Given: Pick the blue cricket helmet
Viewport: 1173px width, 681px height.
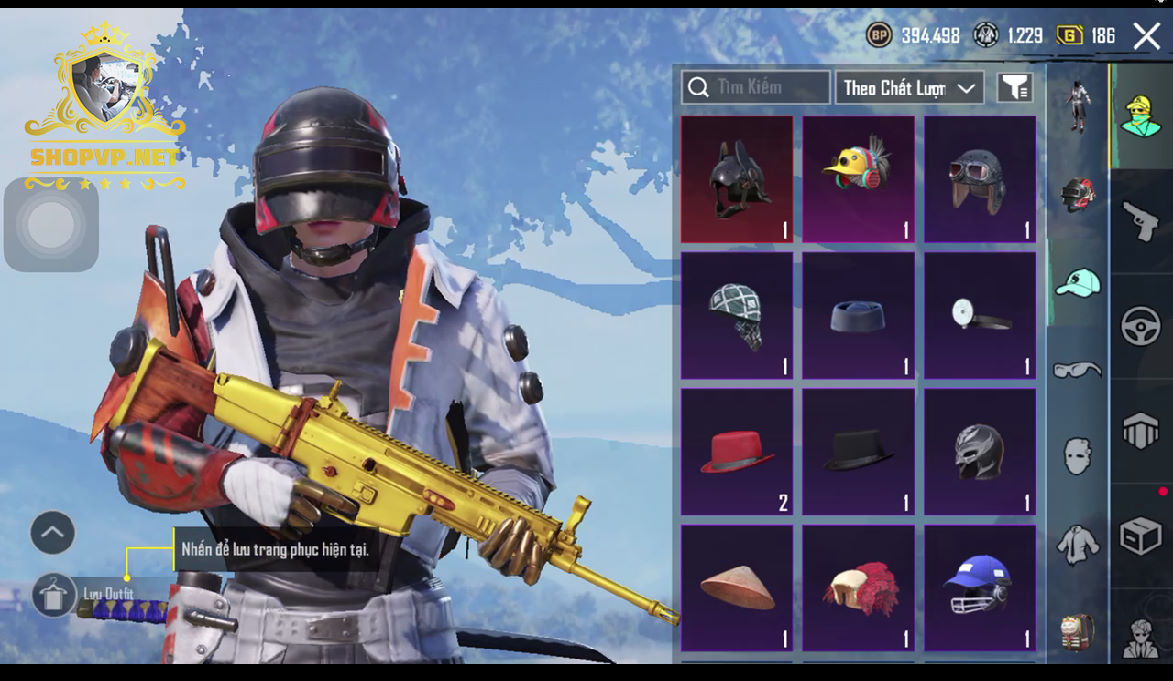Looking at the screenshot, I should click(980, 588).
